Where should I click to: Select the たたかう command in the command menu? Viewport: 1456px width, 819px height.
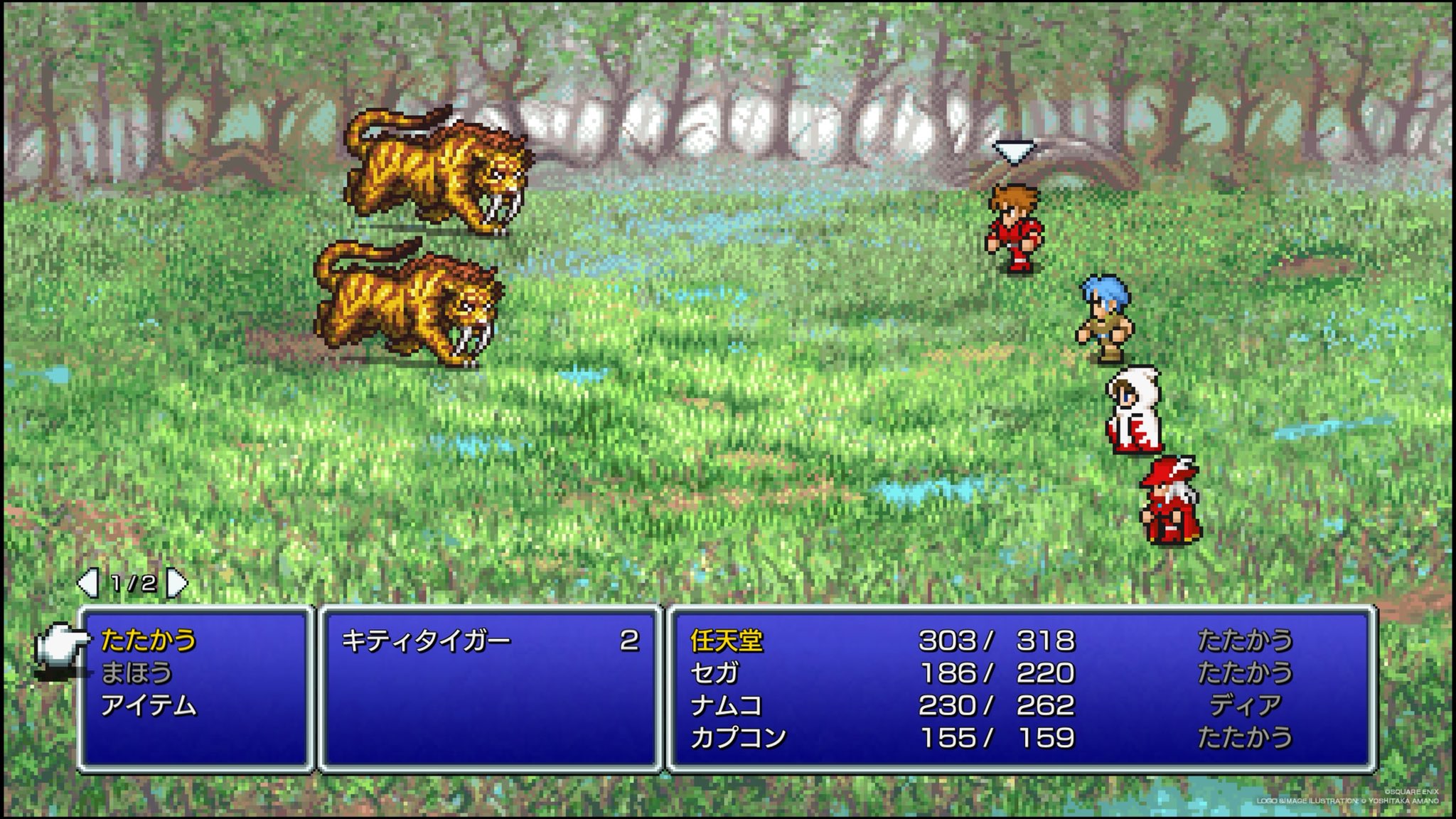pos(148,641)
